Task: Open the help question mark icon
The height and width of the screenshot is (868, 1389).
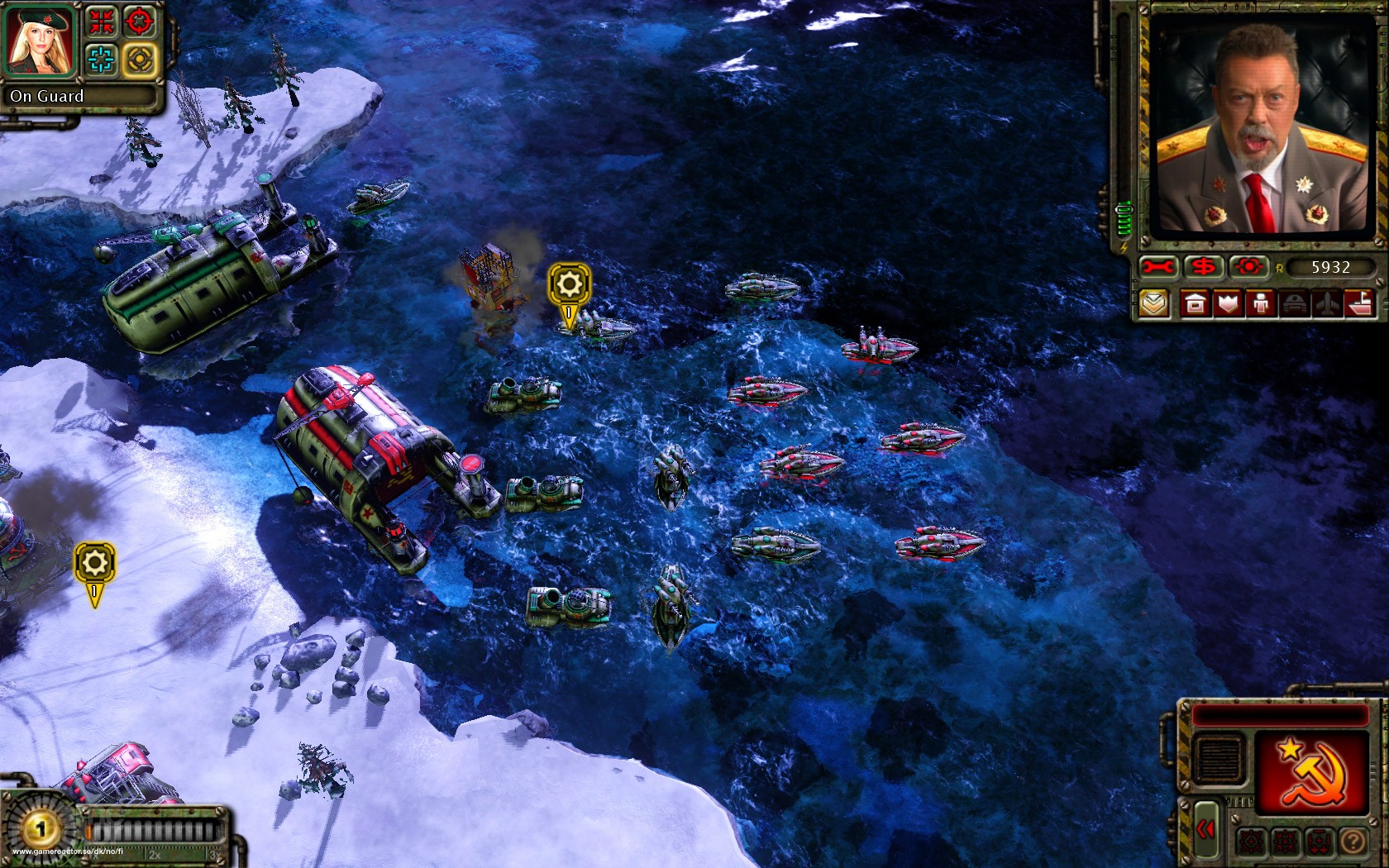Action: pyautogui.click(x=1353, y=841)
